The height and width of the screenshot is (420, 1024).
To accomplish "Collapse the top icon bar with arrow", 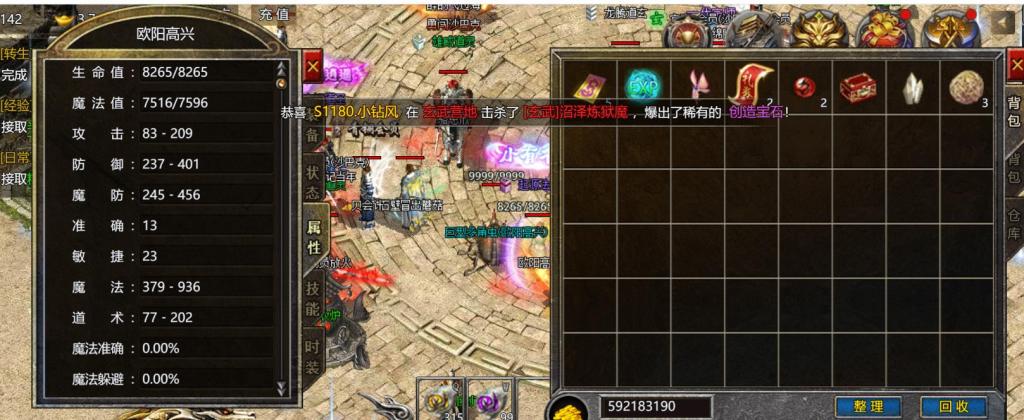I will pyautogui.click(x=1003, y=21).
